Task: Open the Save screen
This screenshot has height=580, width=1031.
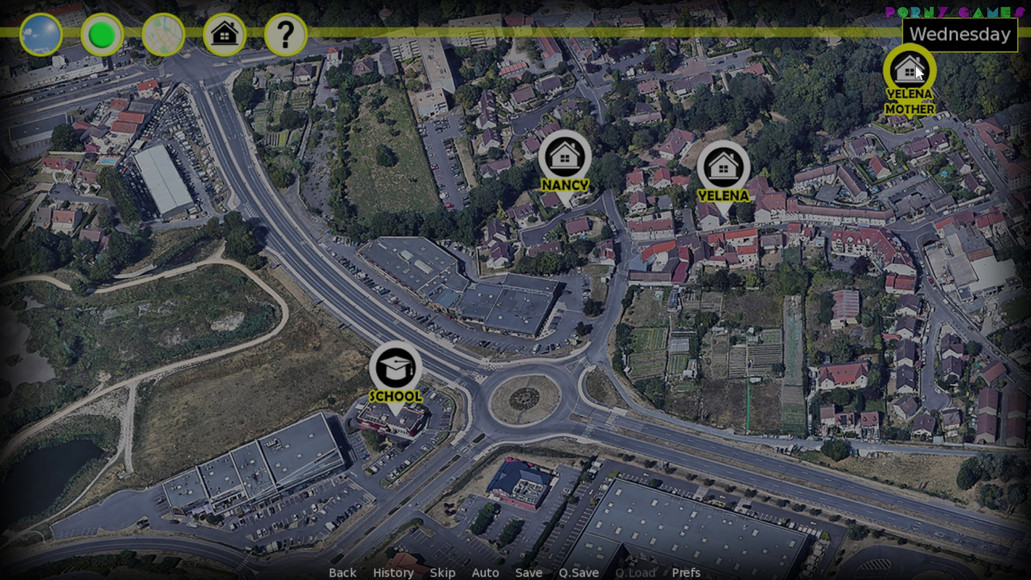Action: point(529,573)
